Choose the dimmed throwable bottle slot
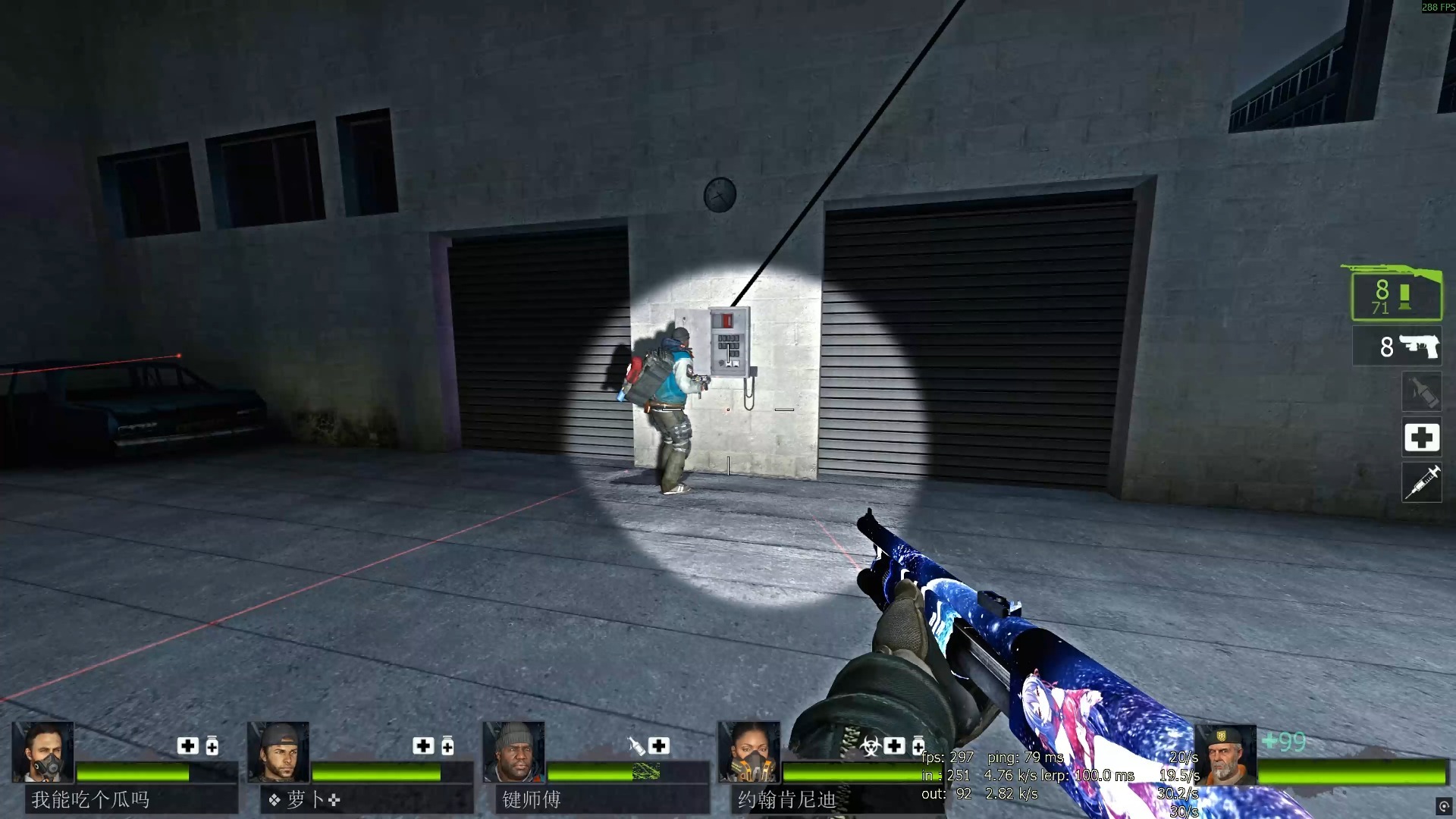Screen dimensions: 1456x819 click(1421, 392)
